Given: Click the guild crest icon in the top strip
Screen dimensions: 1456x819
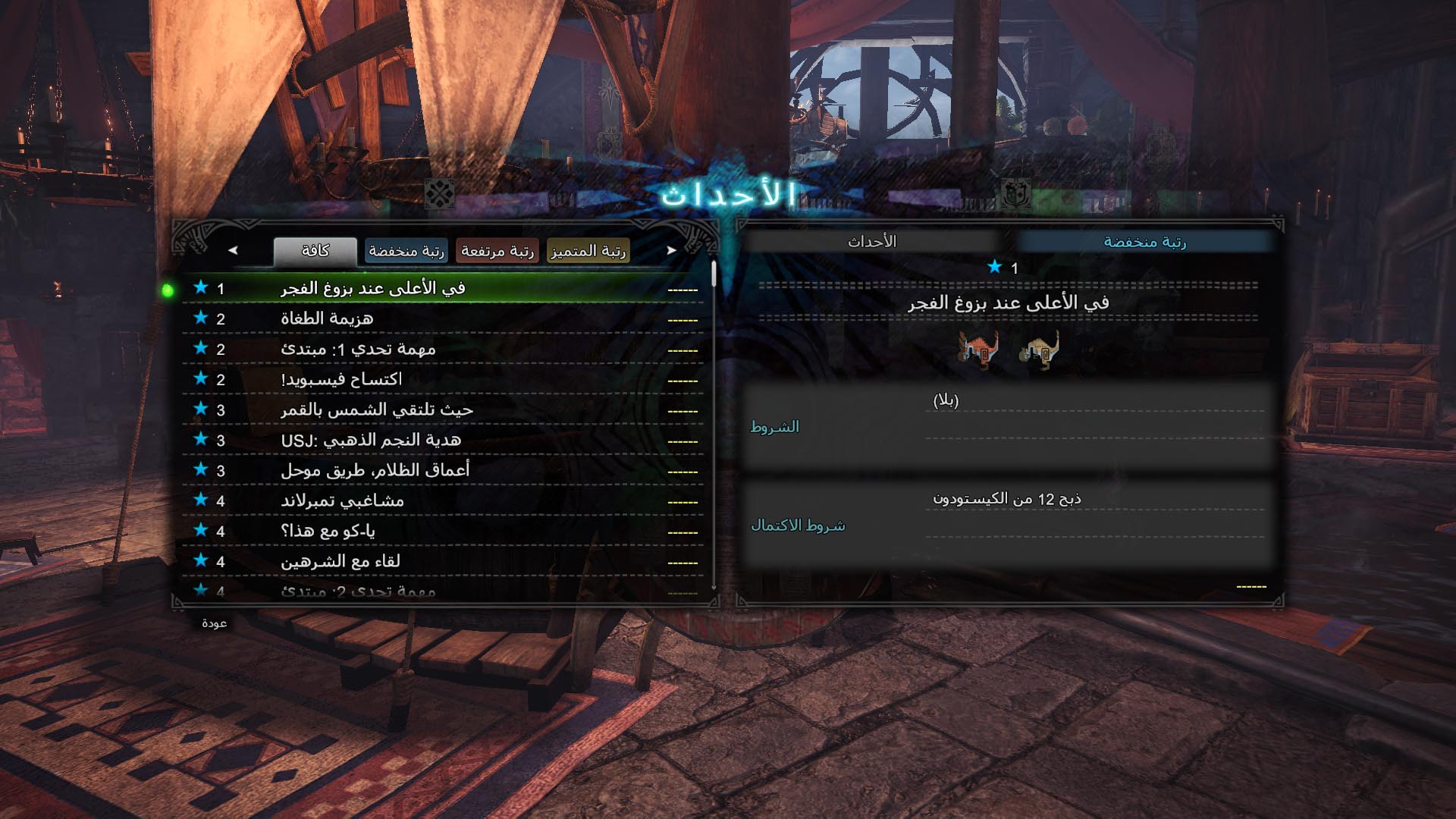Looking at the screenshot, I should 1012,194.
